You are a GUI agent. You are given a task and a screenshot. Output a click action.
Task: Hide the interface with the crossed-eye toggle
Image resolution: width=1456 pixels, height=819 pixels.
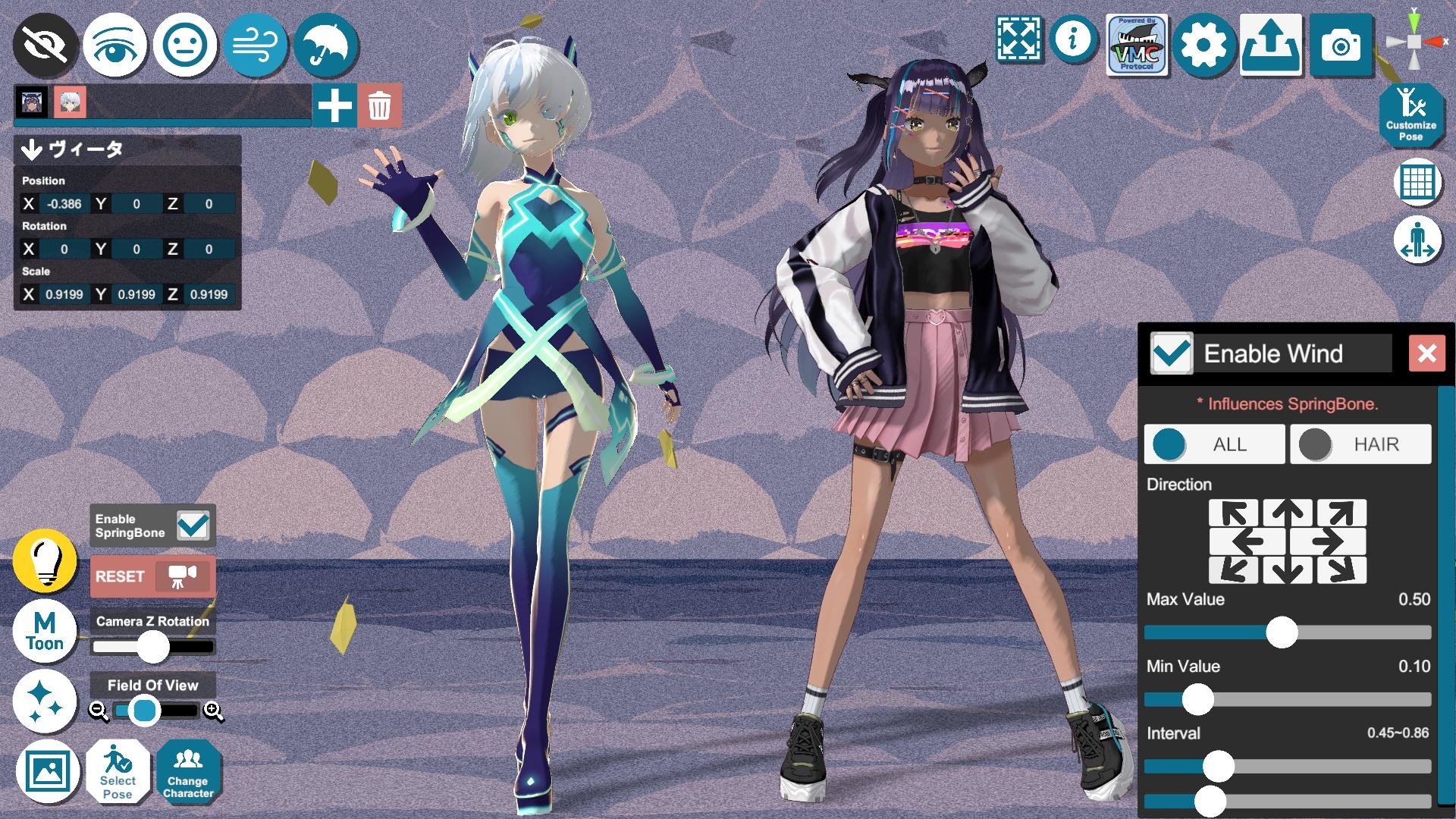click(x=44, y=45)
